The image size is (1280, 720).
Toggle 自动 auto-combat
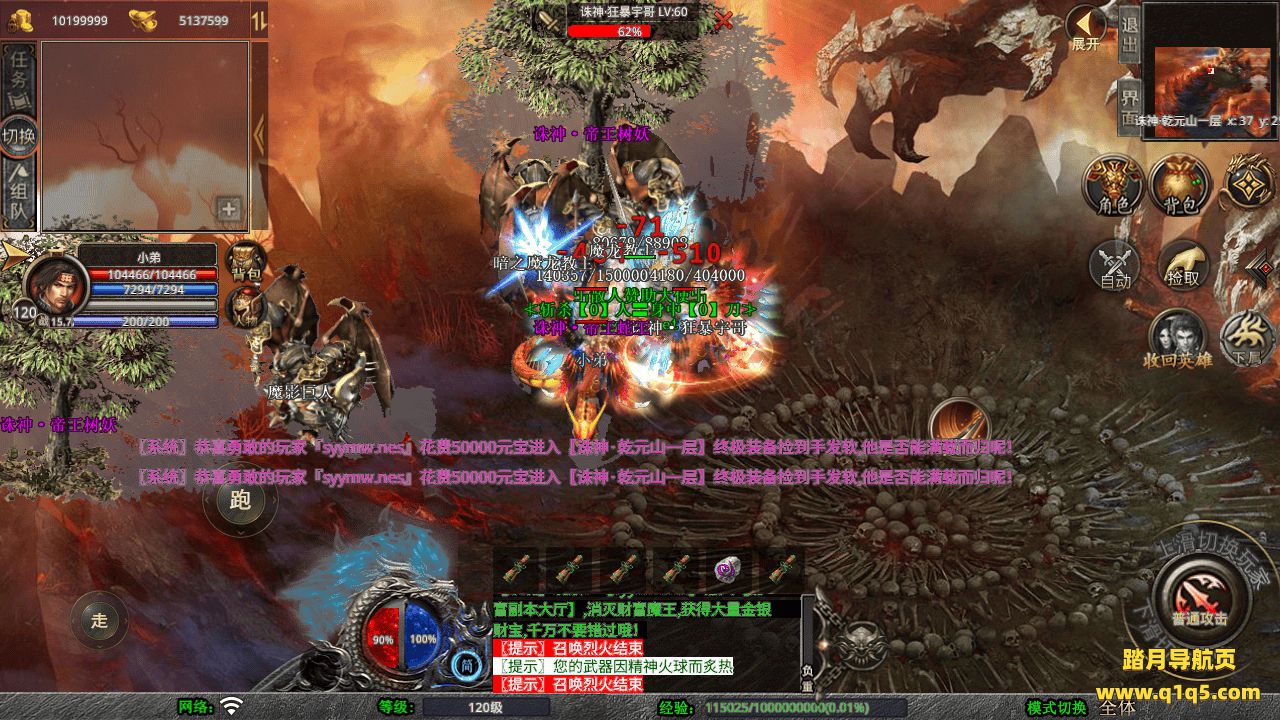tap(1115, 265)
